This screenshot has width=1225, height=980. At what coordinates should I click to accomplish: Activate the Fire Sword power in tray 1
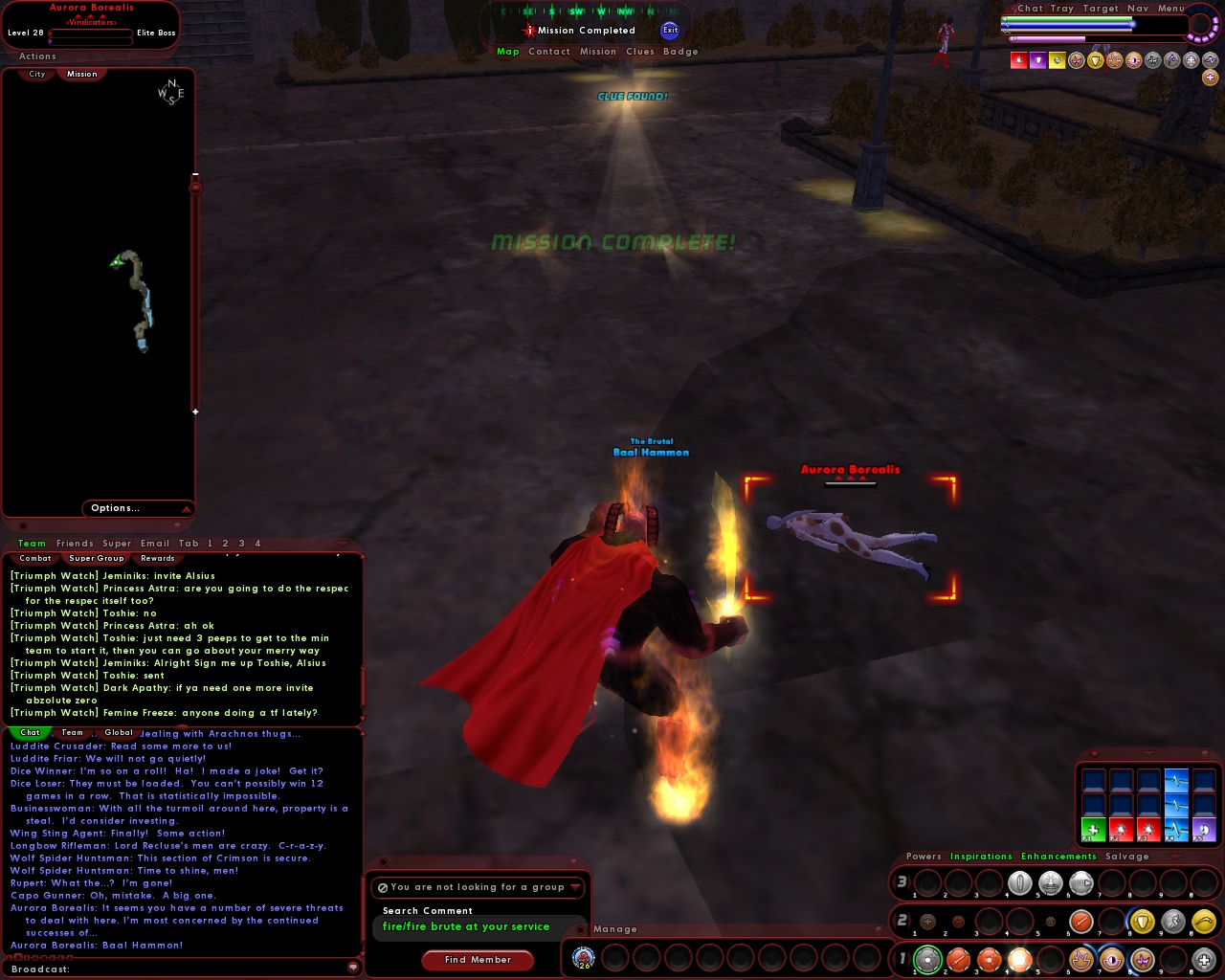pyautogui.click(x=957, y=959)
